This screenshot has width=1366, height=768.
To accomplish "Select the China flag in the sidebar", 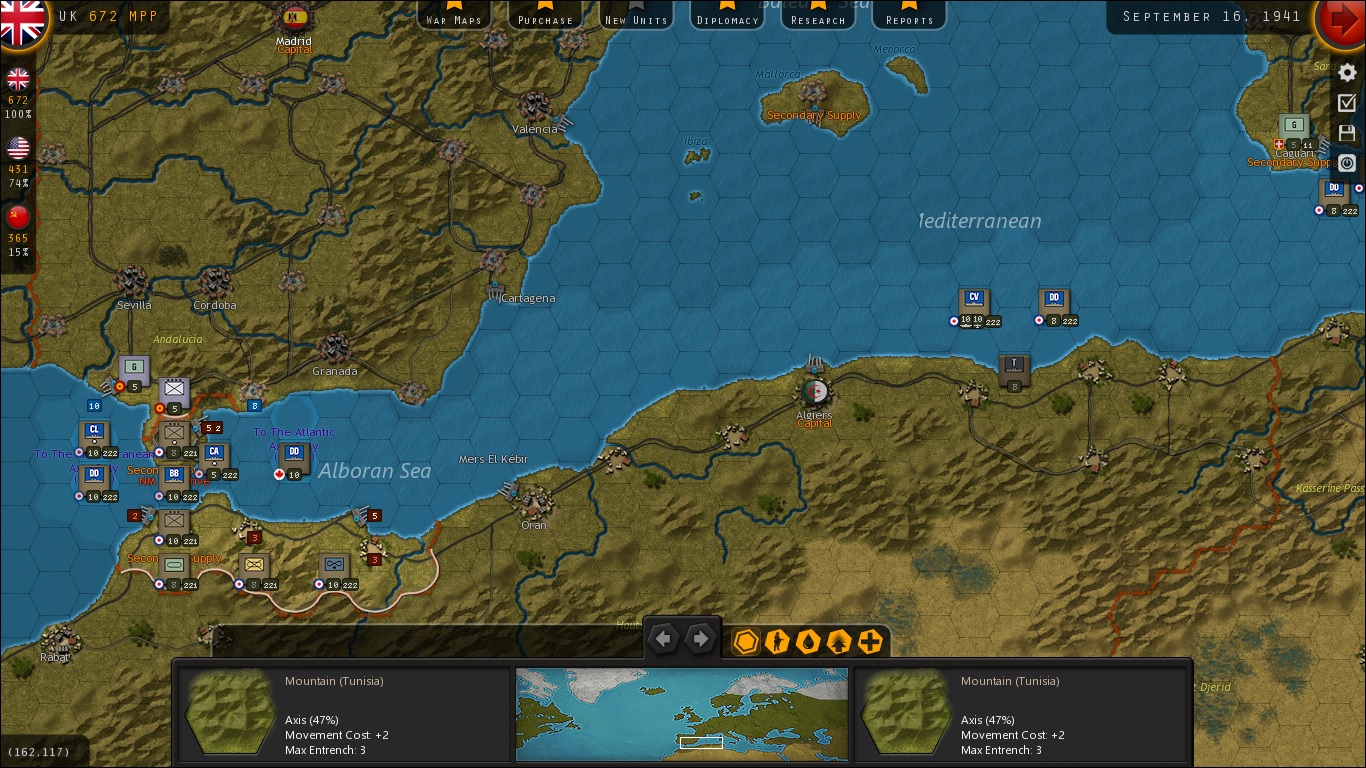I will 18,217.
